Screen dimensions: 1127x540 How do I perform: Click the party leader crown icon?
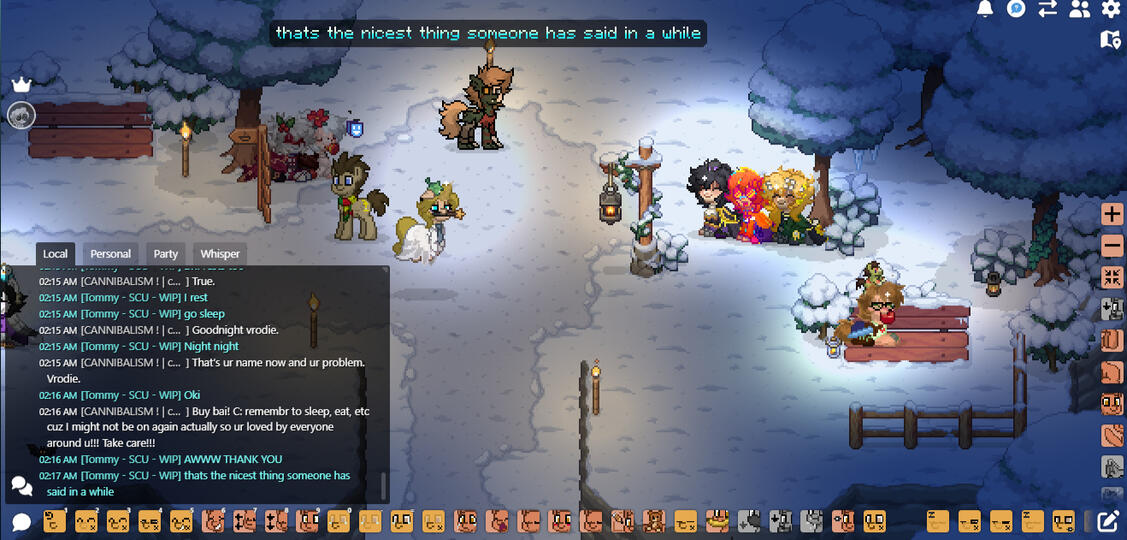pyautogui.click(x=21, y=85)
